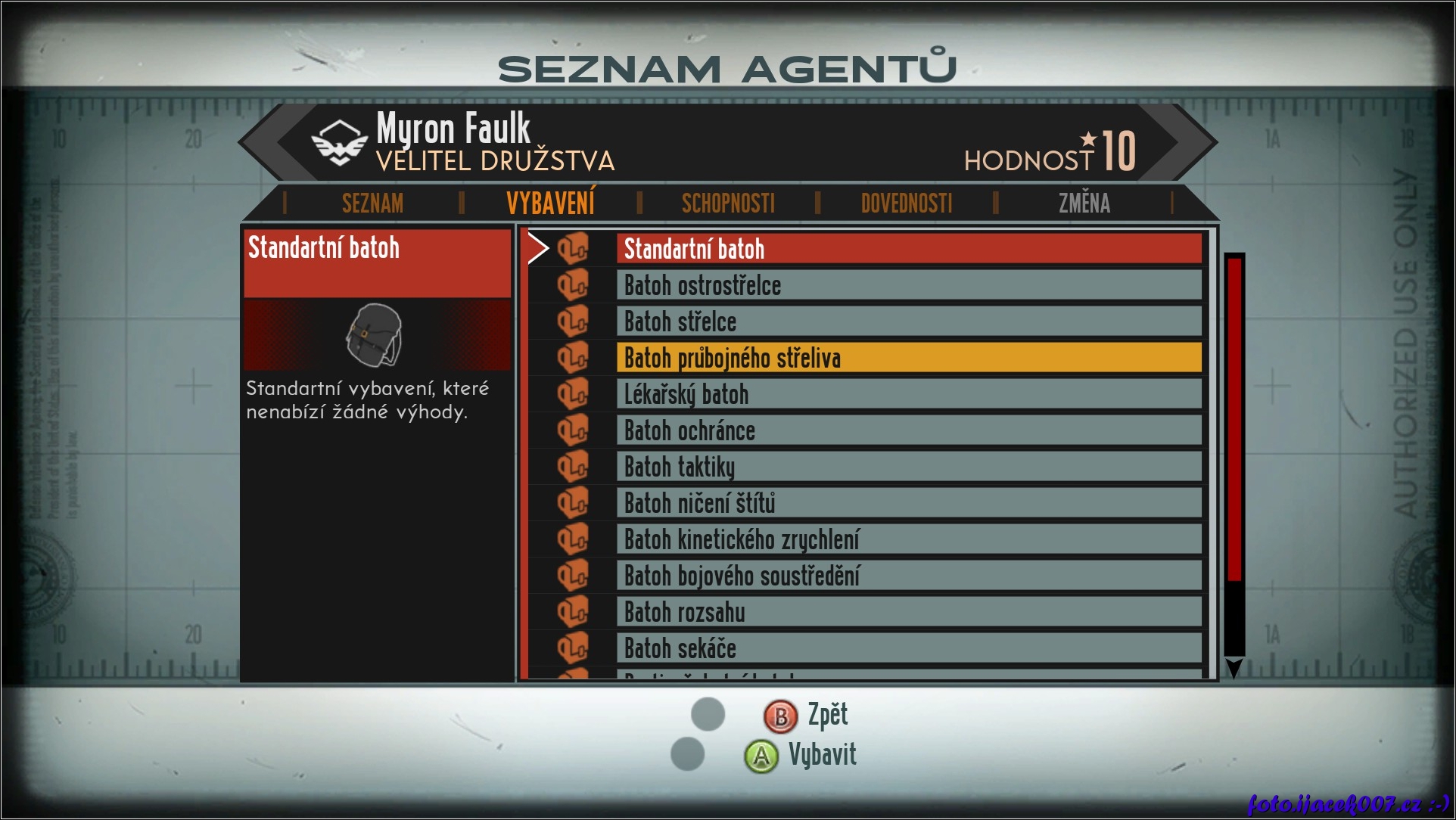The image size is (1456, 820).
Task: Select Batoh ochránce
Action: point(908,430)
